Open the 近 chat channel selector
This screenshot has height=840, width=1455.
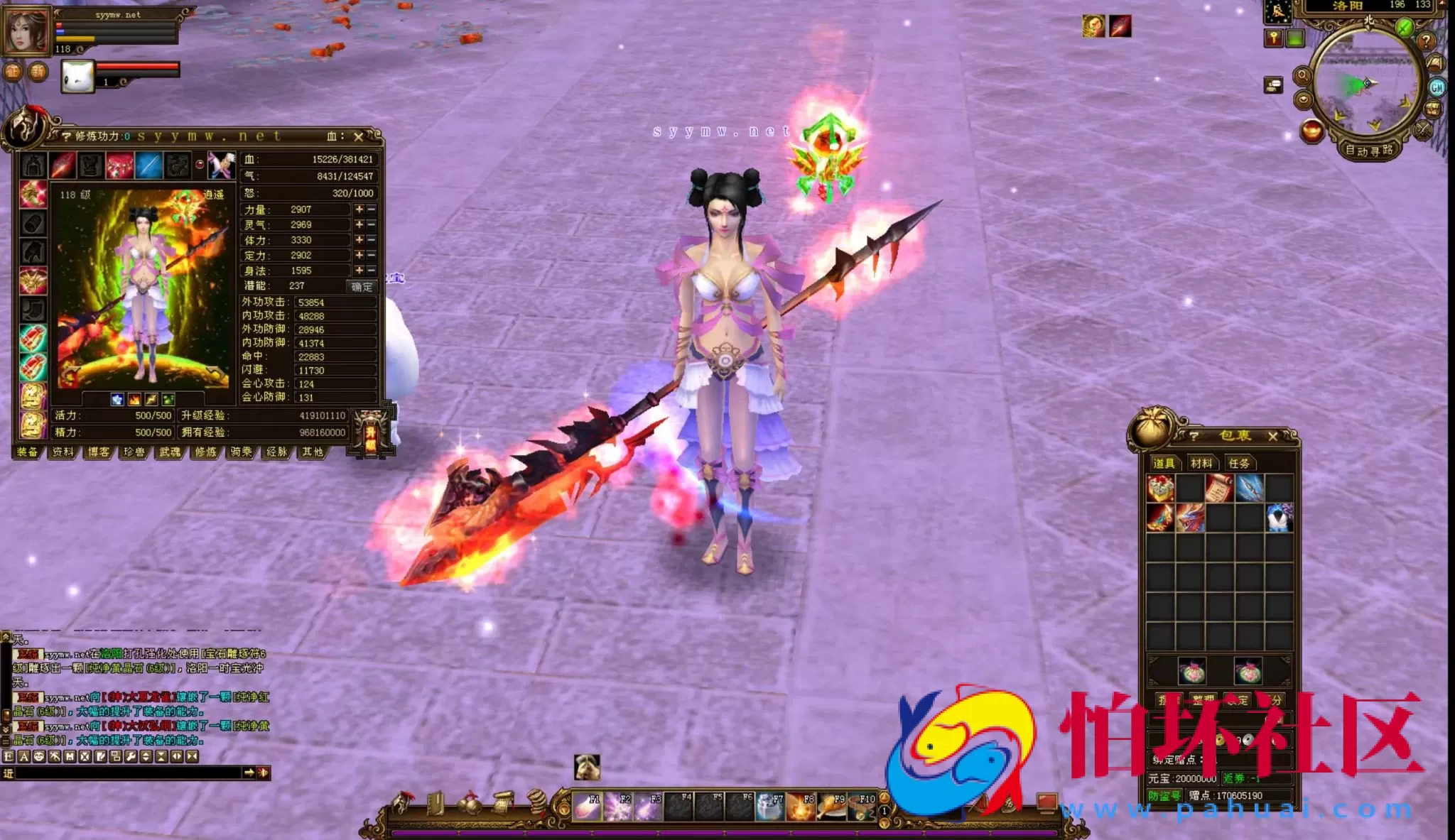8,773
